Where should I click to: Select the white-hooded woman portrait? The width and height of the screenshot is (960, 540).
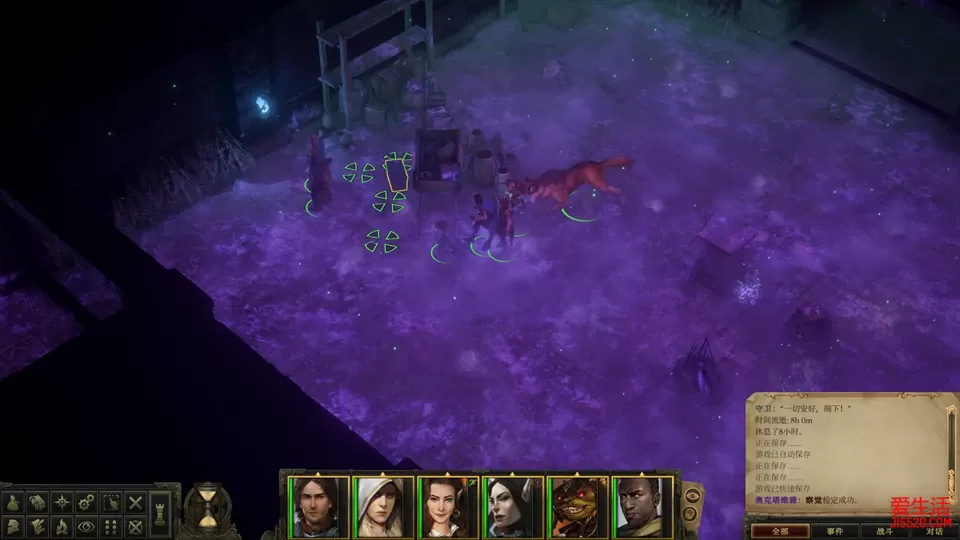[x=384, y=507]
